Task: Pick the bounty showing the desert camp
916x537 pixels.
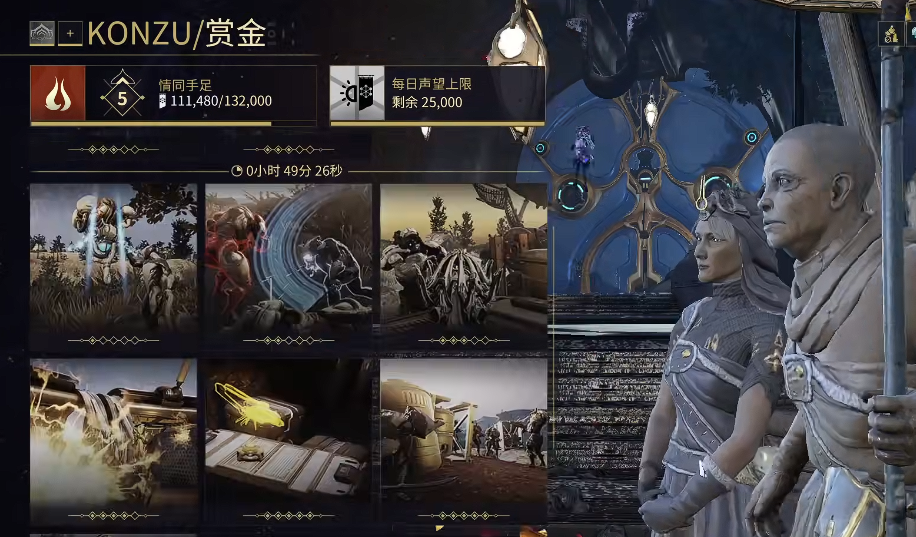Action: click(x=463, y=440)
